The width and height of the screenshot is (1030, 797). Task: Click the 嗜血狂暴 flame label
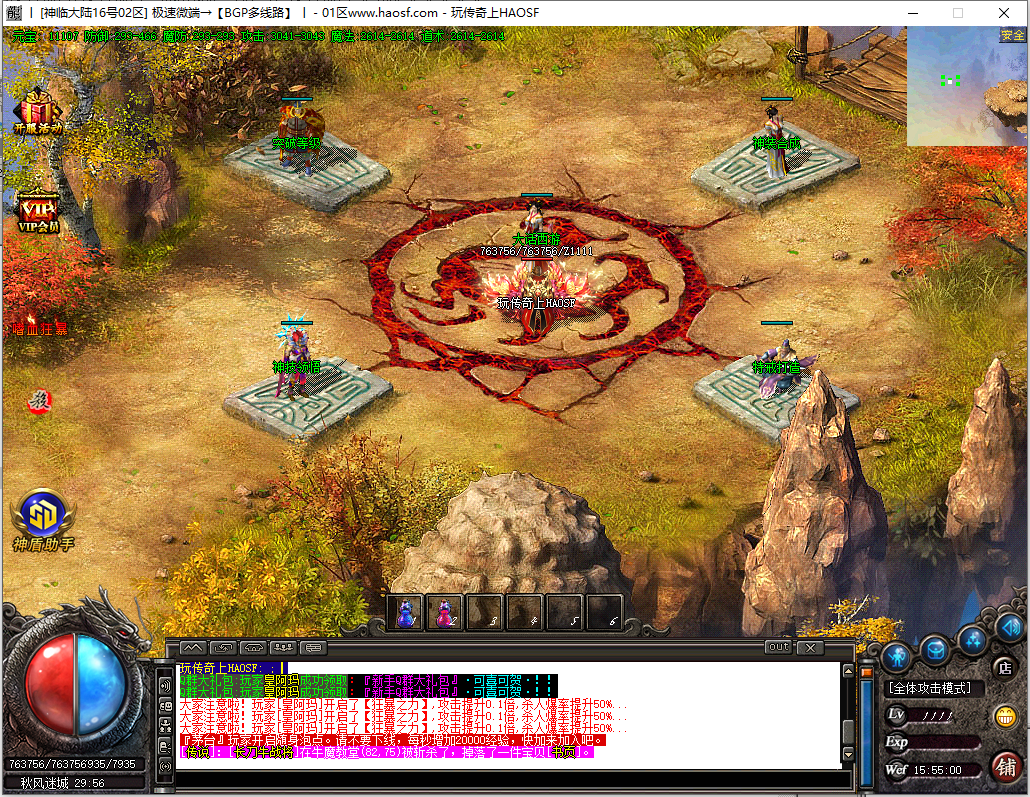[x=40, y=328]
